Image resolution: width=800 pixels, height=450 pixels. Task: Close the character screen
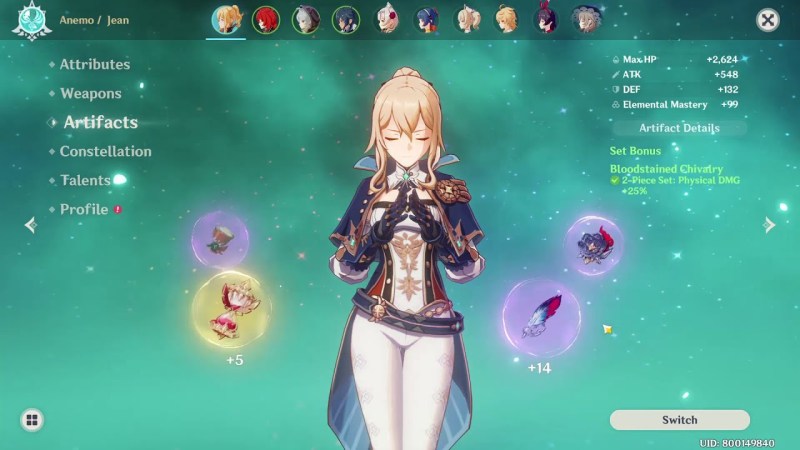(767, 20)
